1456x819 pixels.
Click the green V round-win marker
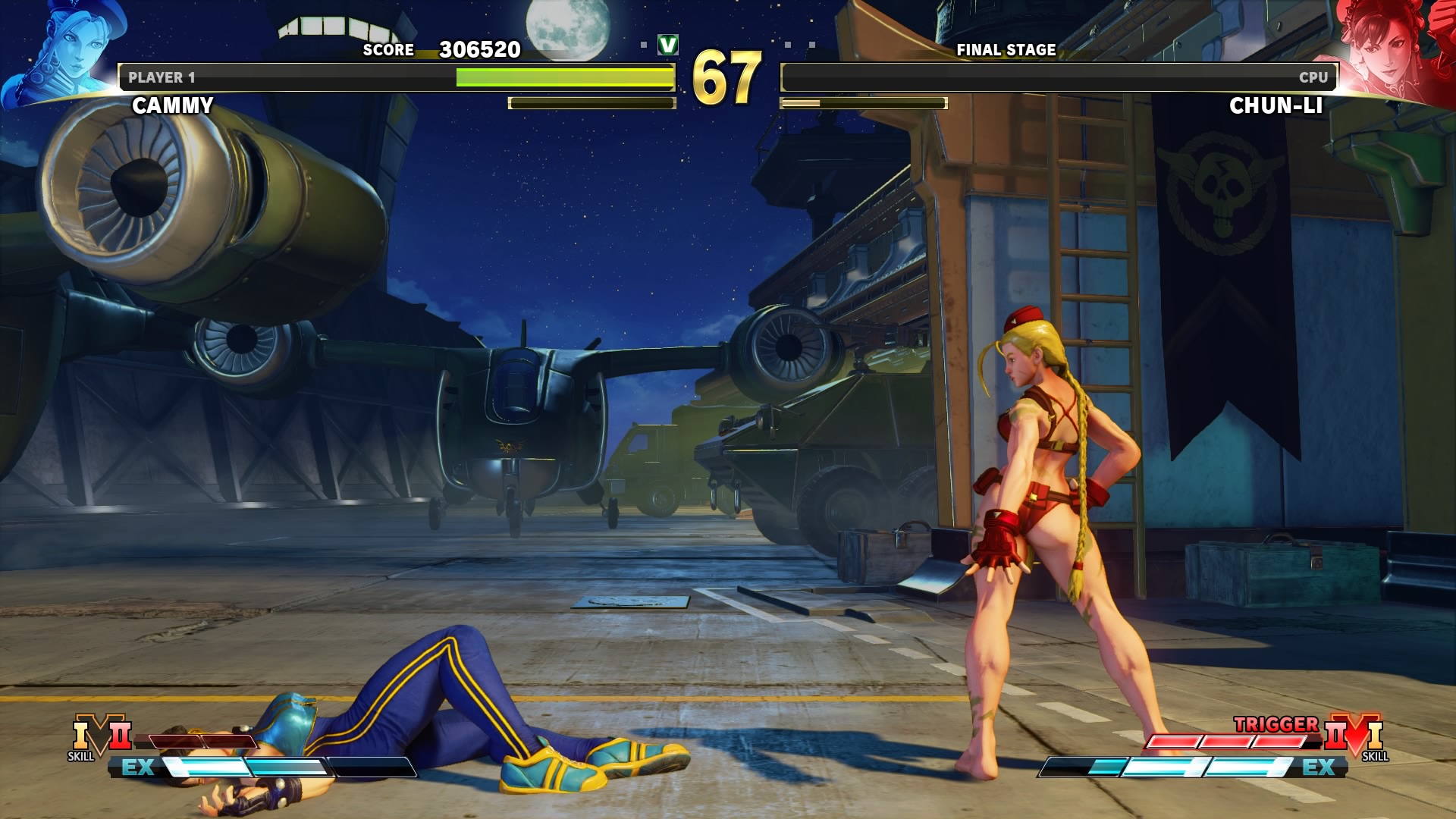tap(668, 45)
